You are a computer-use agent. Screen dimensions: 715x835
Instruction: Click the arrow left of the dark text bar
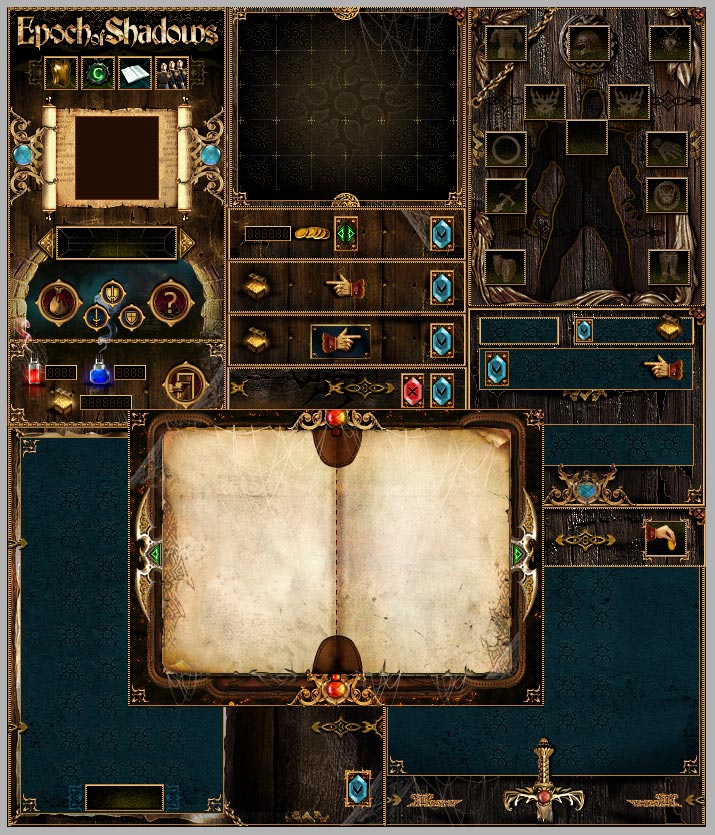[x=45, y=242]
